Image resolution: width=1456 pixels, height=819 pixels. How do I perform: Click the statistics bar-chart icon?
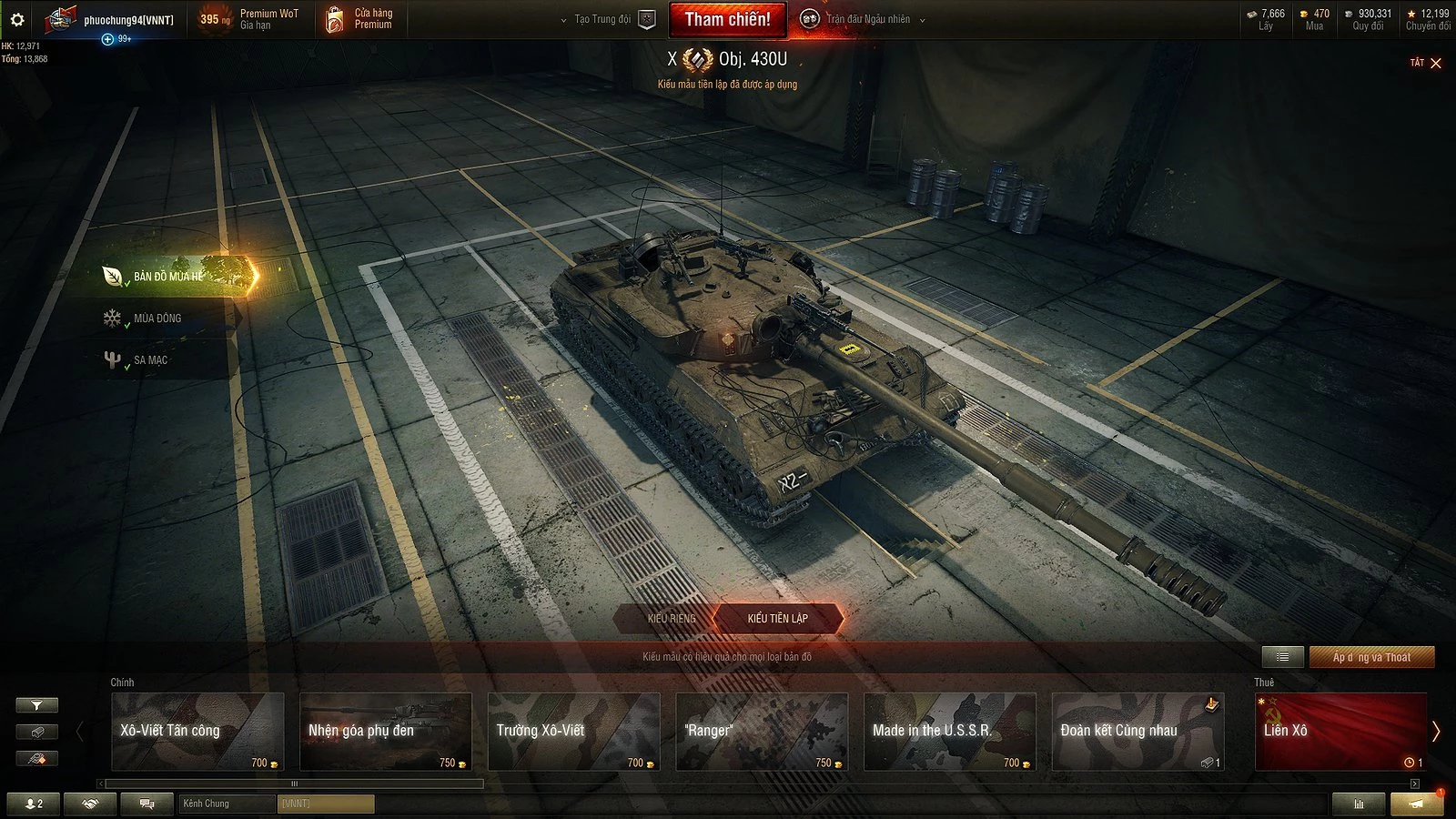1360,804
